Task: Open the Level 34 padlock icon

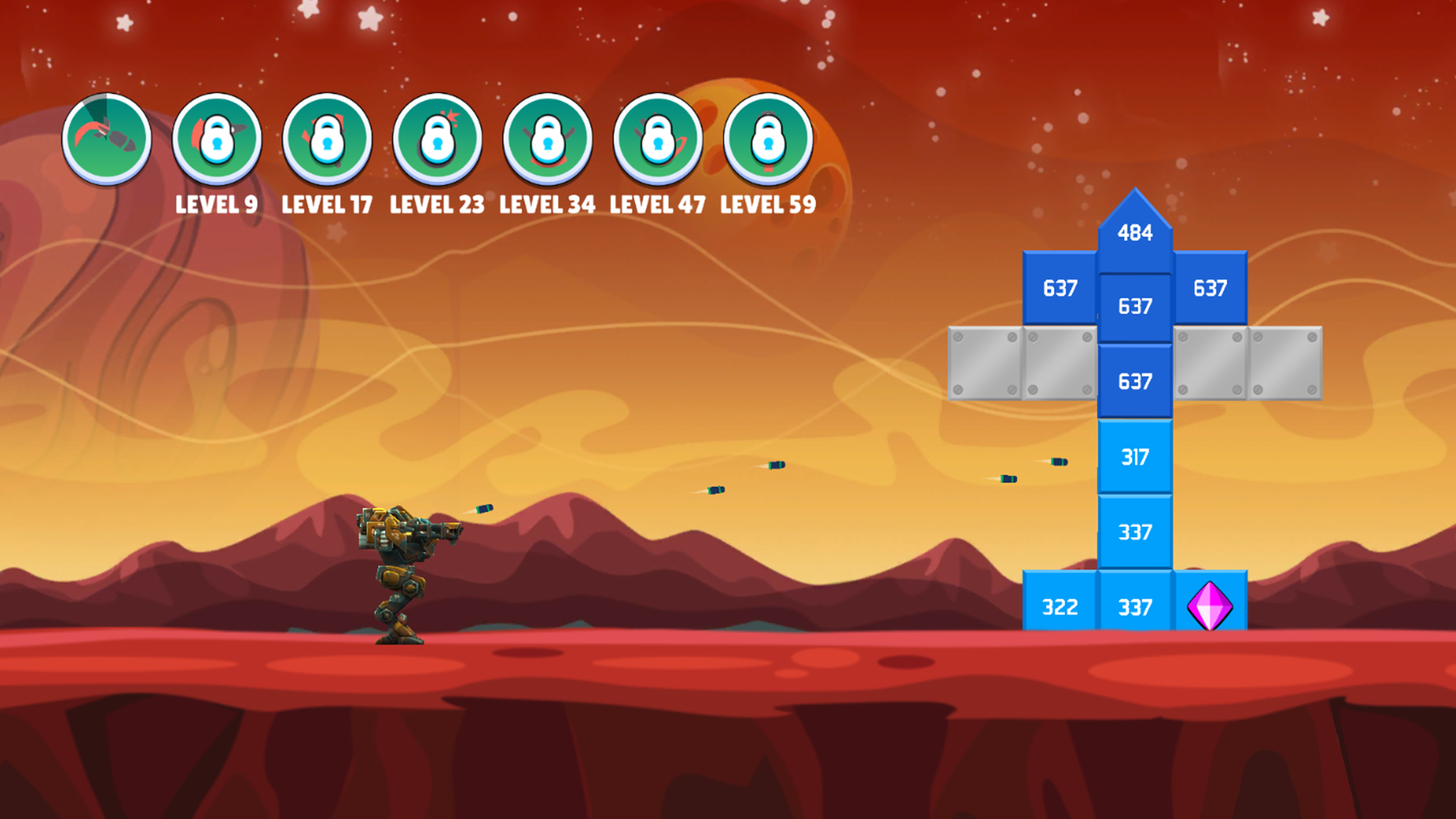Action: pos(548,139)
